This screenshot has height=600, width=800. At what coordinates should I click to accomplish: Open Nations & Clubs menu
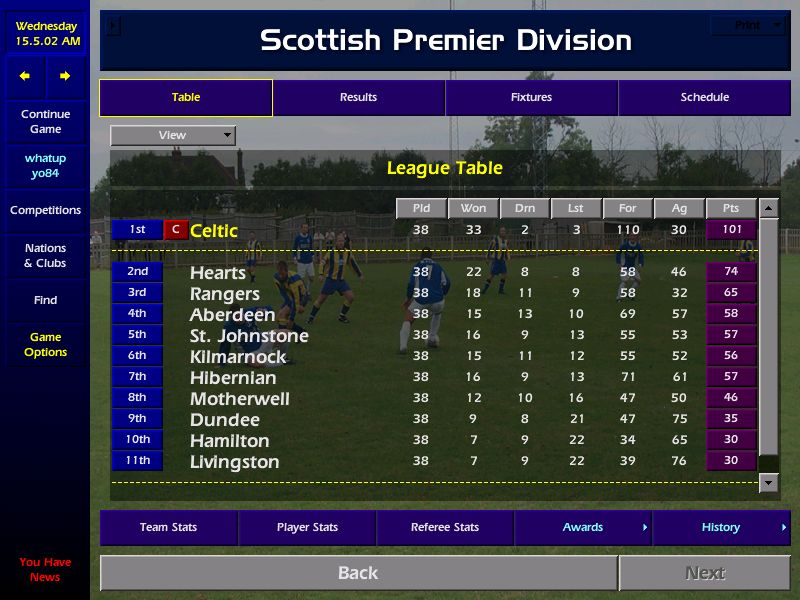tap(45, 255)
